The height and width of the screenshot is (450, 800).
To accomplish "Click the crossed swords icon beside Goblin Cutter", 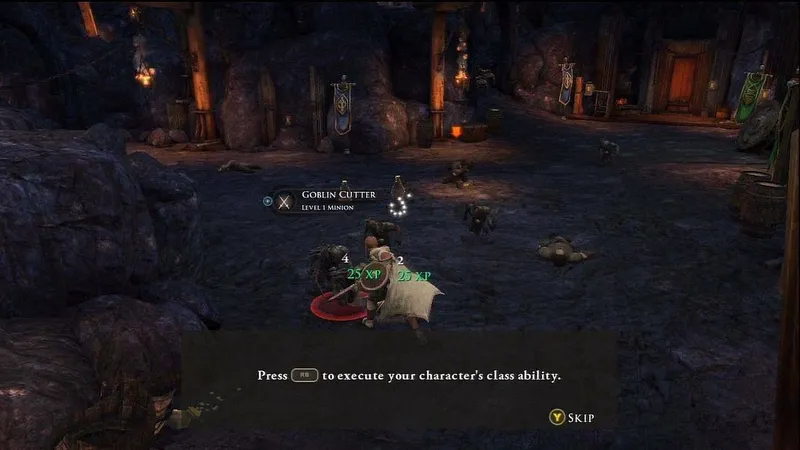I will point(285,201).
